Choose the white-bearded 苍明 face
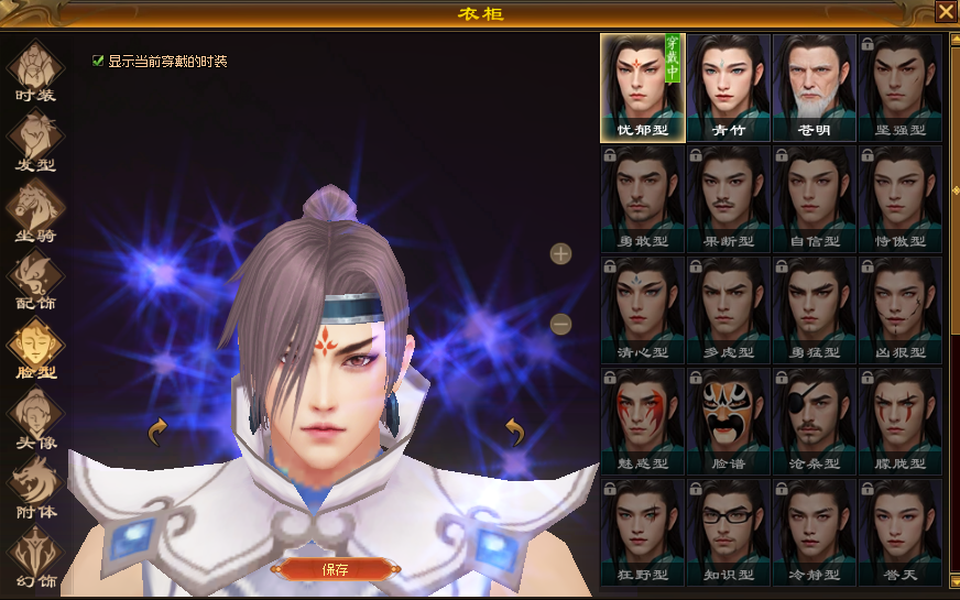960x600 pixels. coord(814,87)
